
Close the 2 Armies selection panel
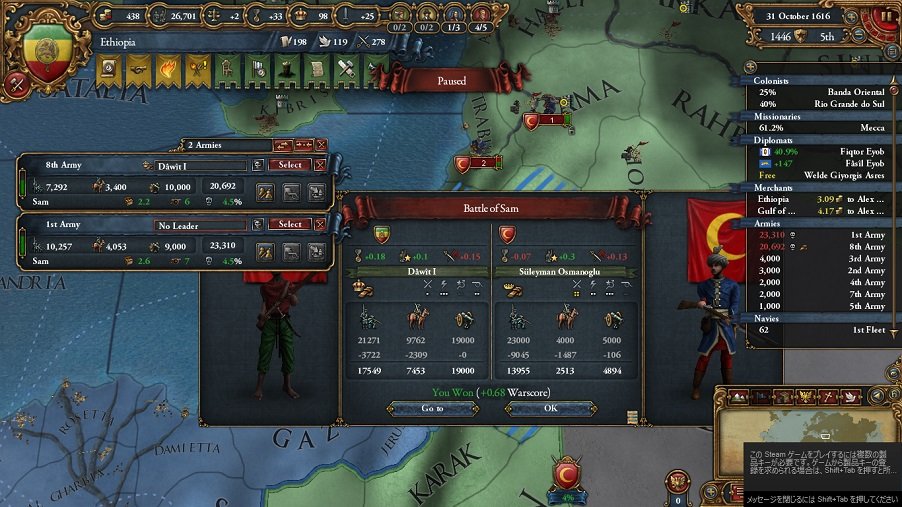[x=321, y=145]
